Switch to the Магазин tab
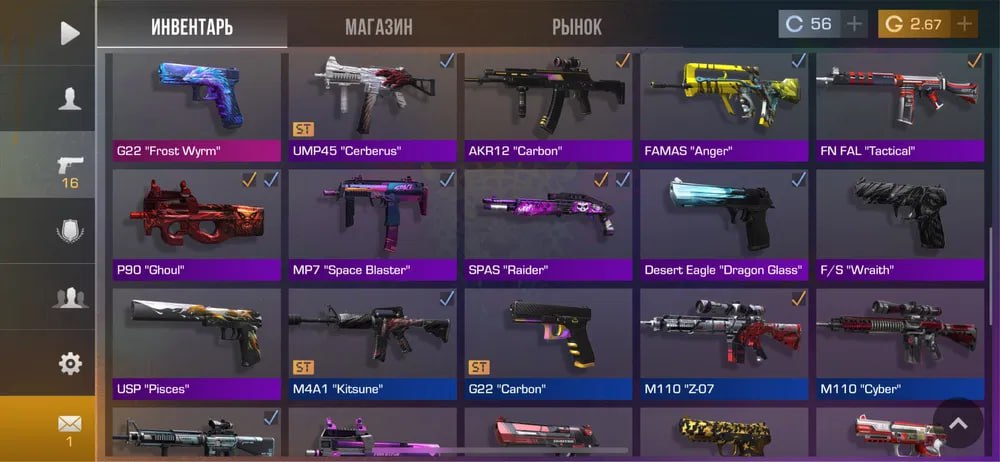Viewport: 1000px width, 462px height. pyautogui.click(x=378, y=27)
